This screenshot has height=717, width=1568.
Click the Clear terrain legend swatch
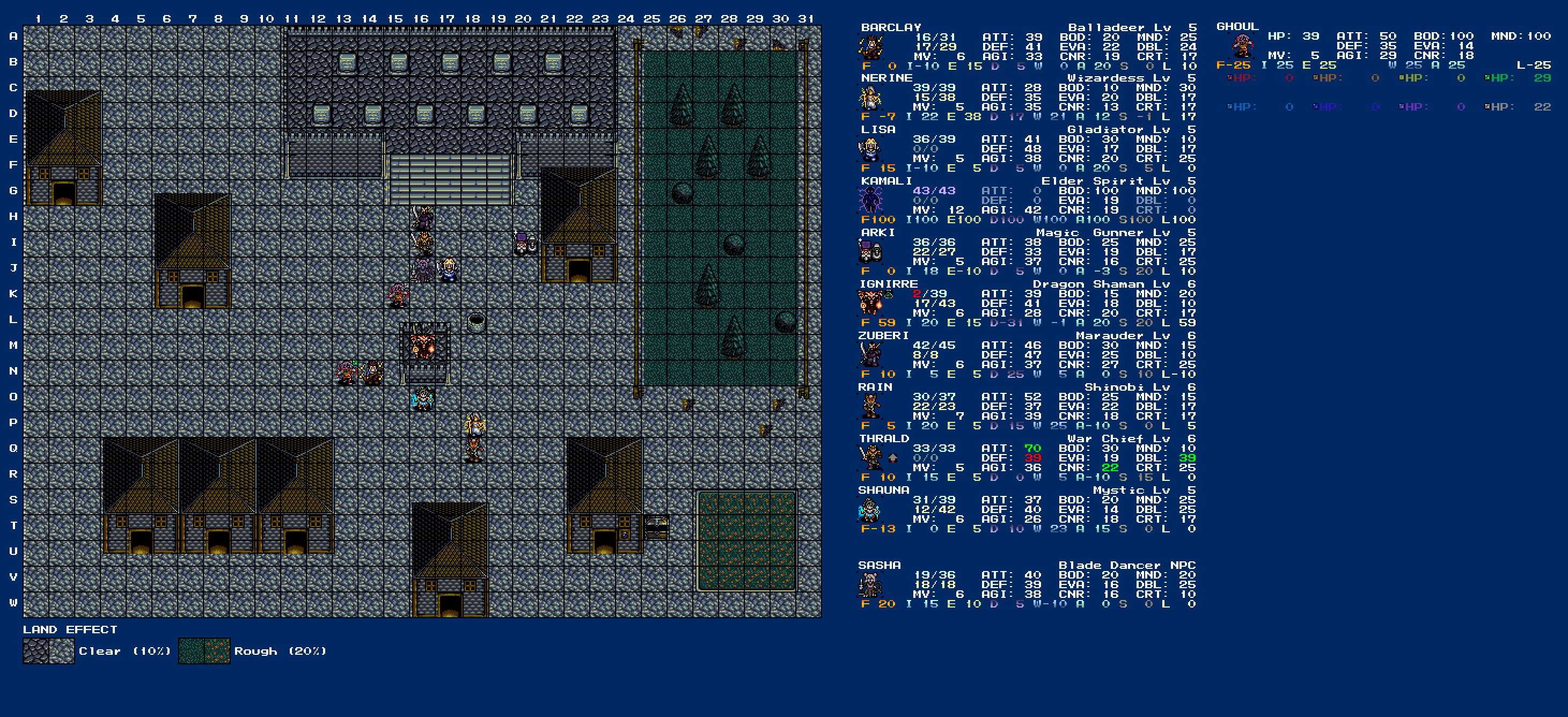[x=49, y=650]
